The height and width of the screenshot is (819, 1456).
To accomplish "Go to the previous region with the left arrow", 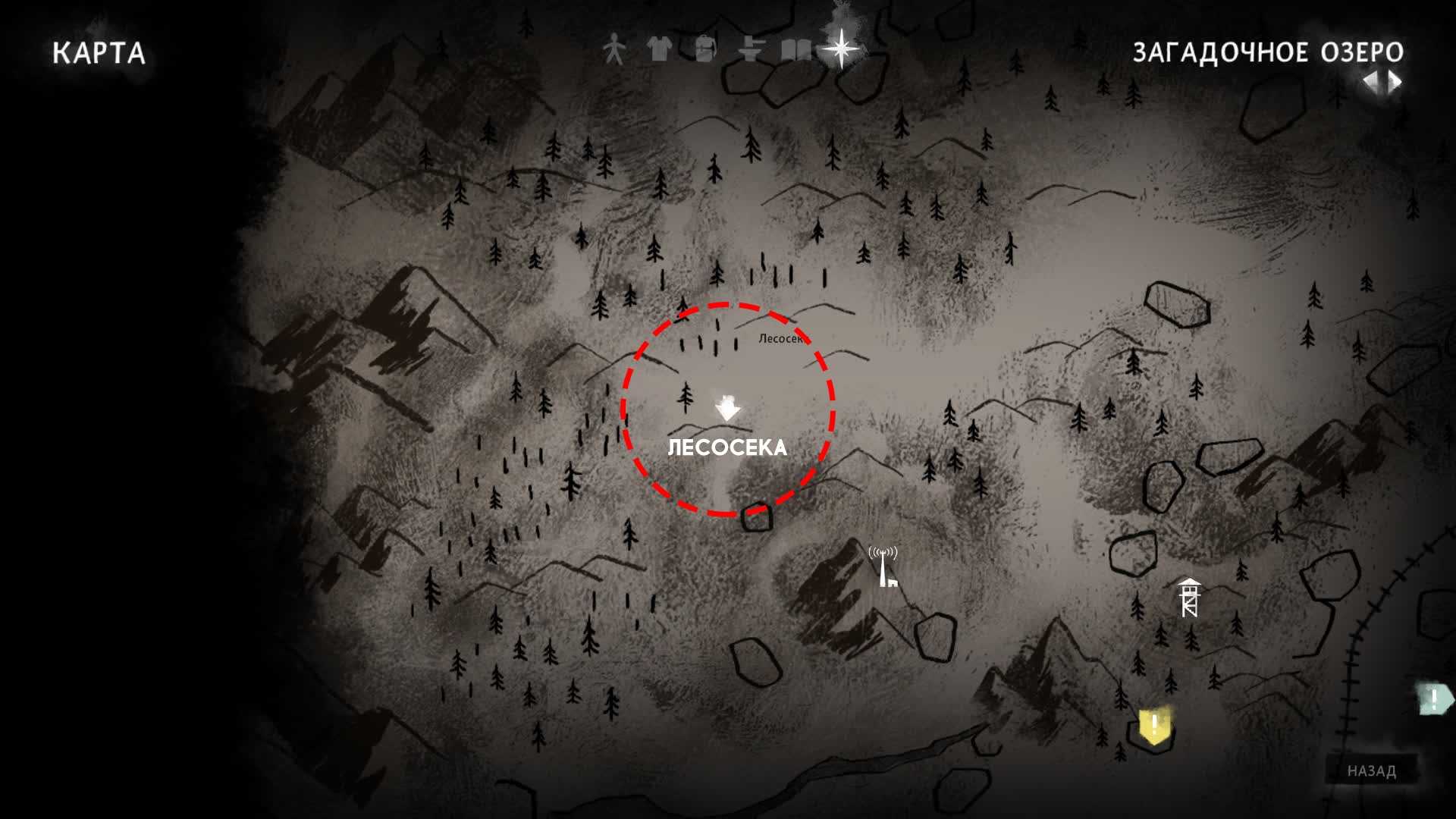I will (1370, 81).
